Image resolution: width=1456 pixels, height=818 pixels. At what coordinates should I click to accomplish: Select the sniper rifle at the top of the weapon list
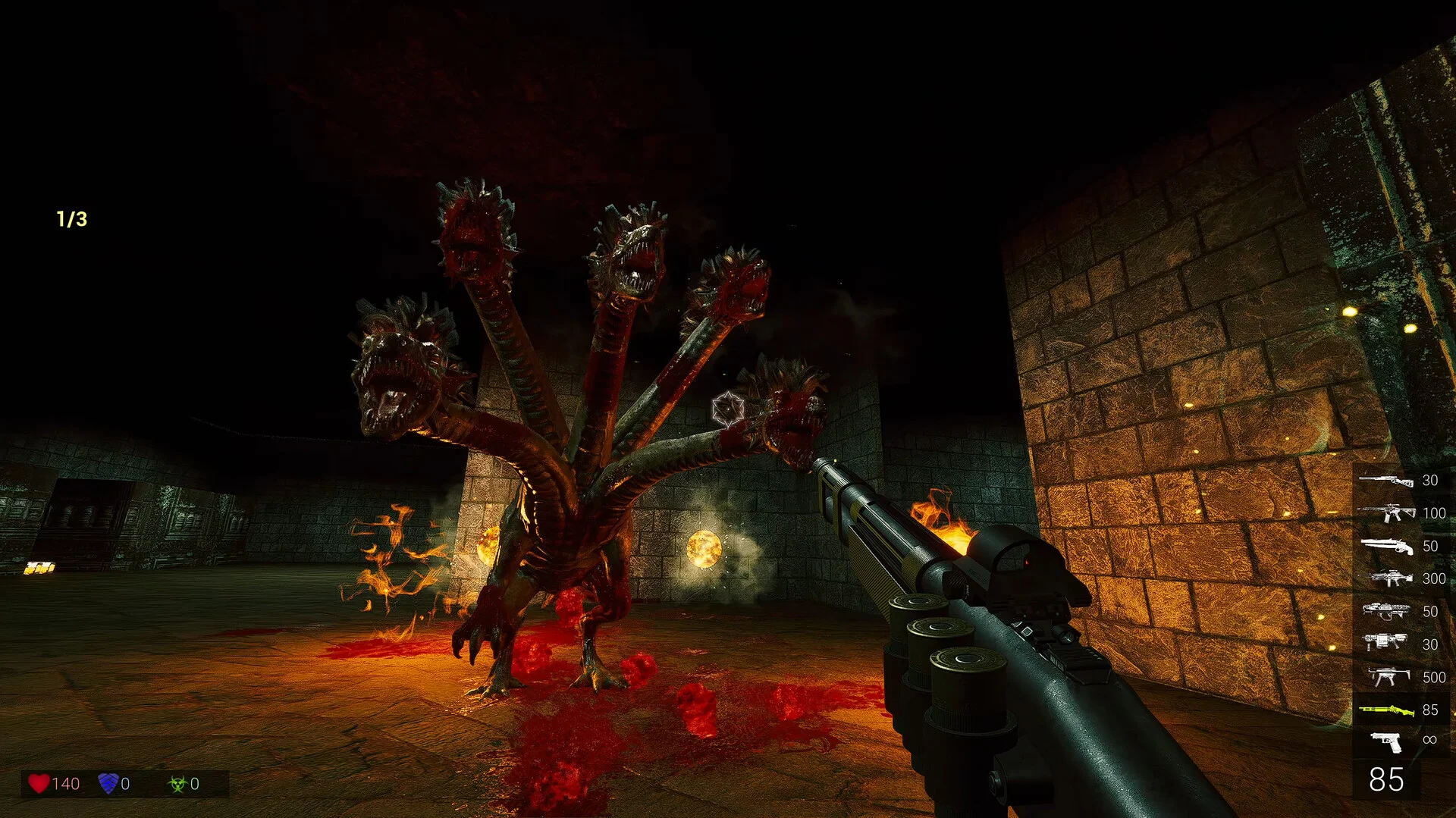(x=1385, y=481)
